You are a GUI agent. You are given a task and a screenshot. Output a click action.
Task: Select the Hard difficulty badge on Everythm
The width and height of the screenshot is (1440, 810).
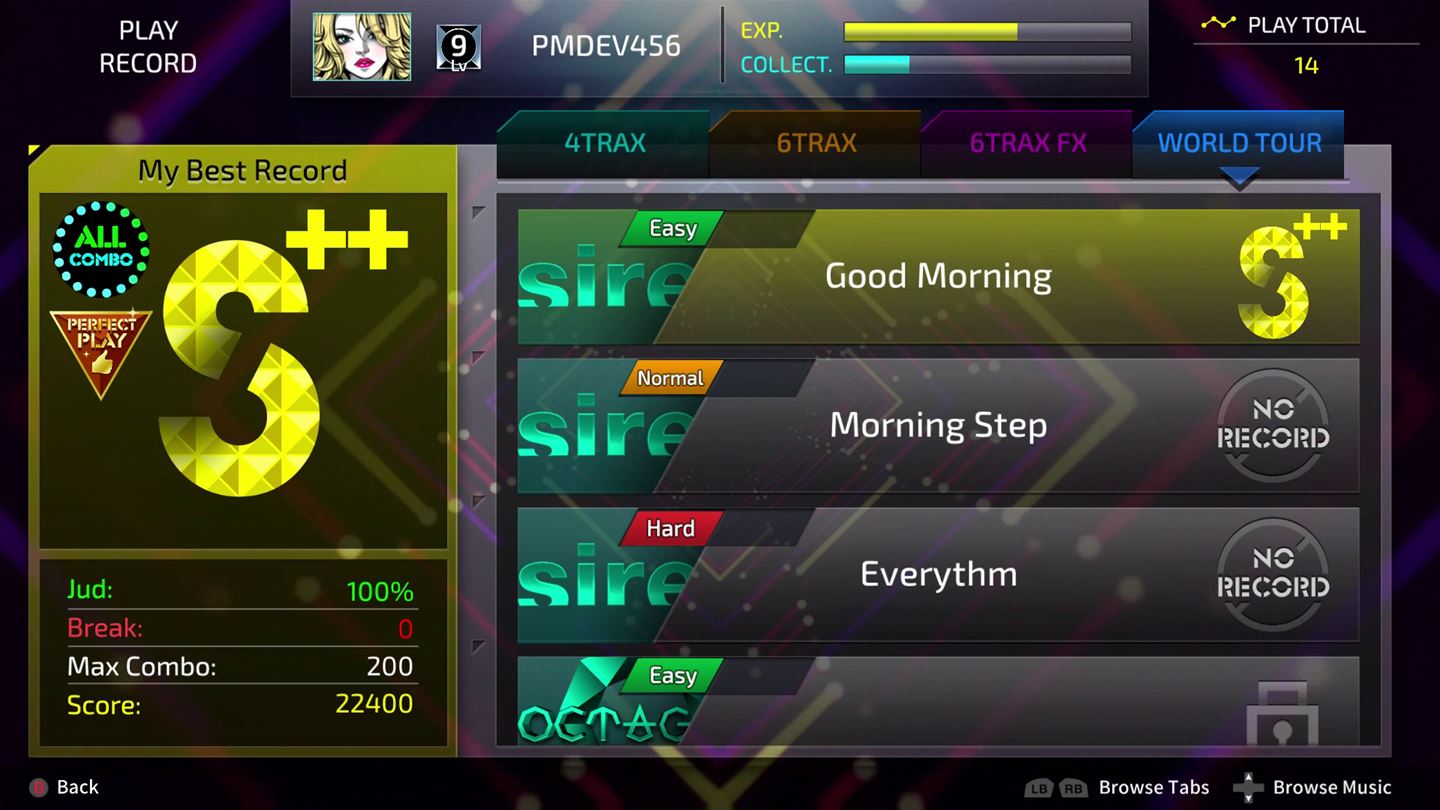[668, 529]
